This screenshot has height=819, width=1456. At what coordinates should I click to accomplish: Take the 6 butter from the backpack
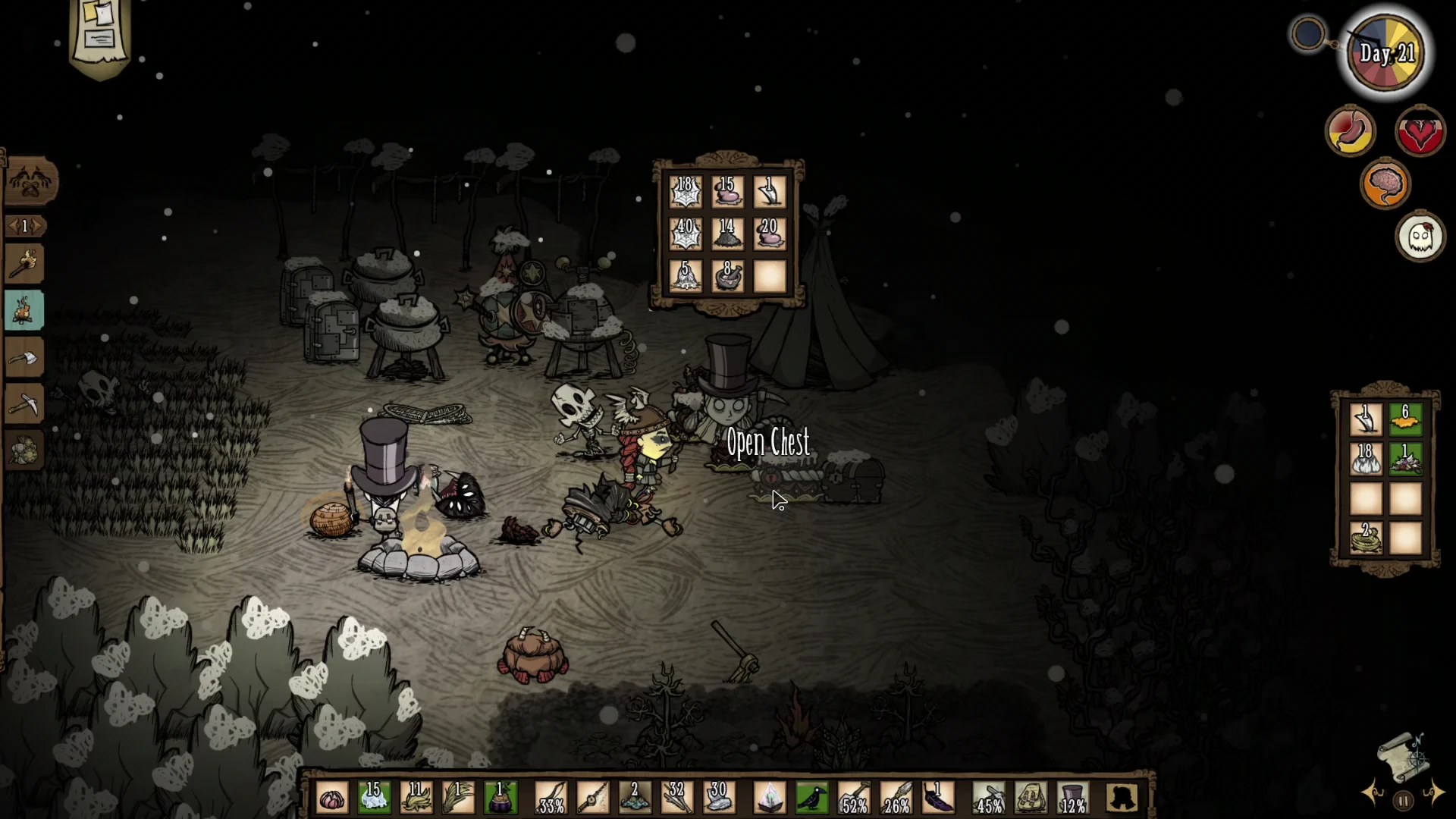coord(1405,419)
